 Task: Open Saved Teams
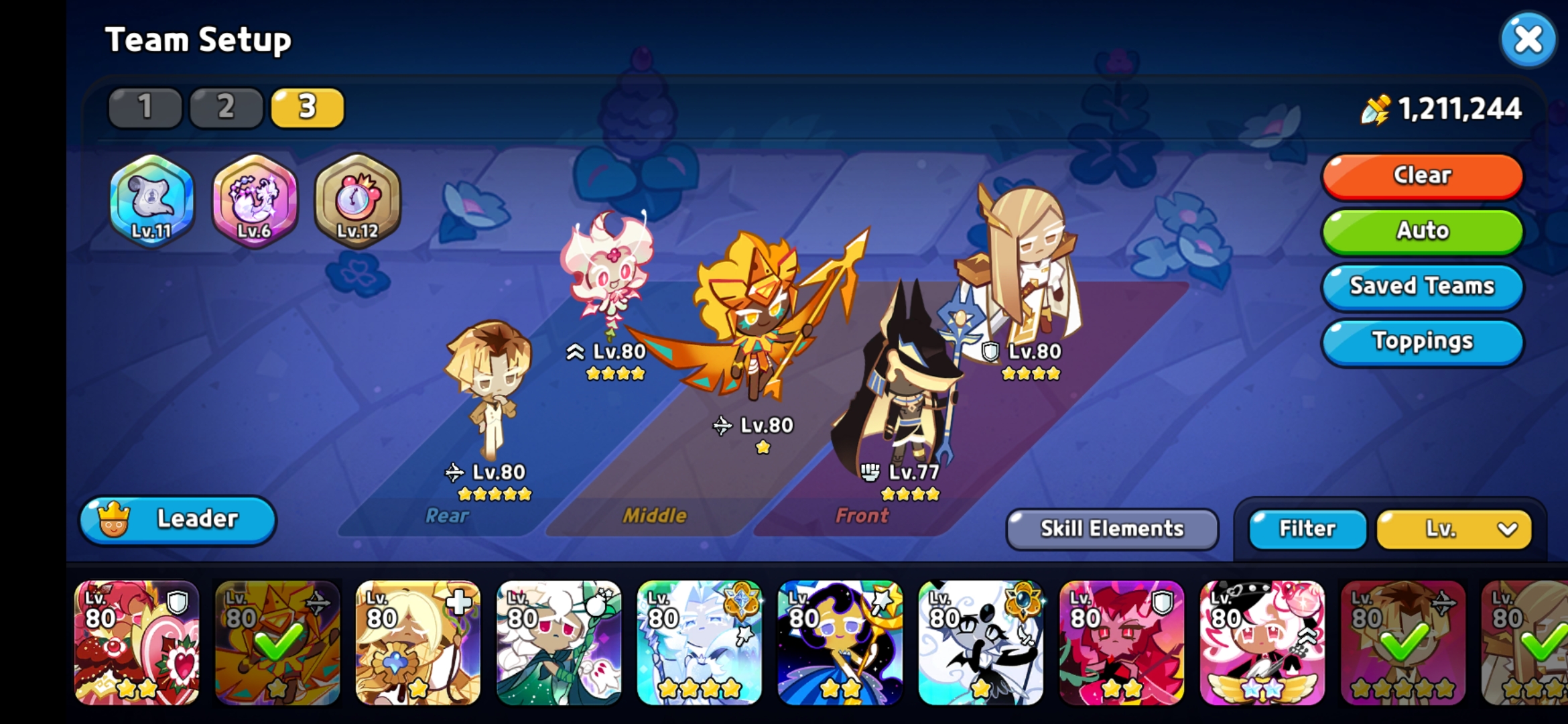point(1421,286)
